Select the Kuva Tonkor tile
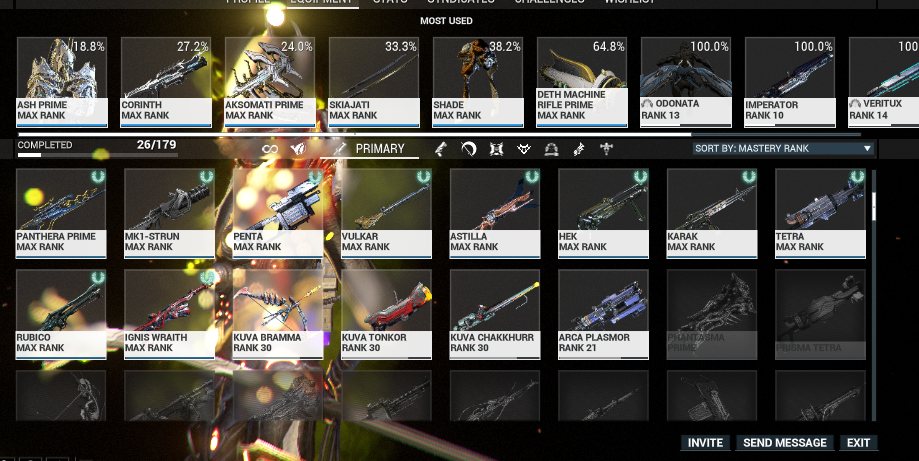The width and height of the screenshot is (919, 461). [386, 313]
